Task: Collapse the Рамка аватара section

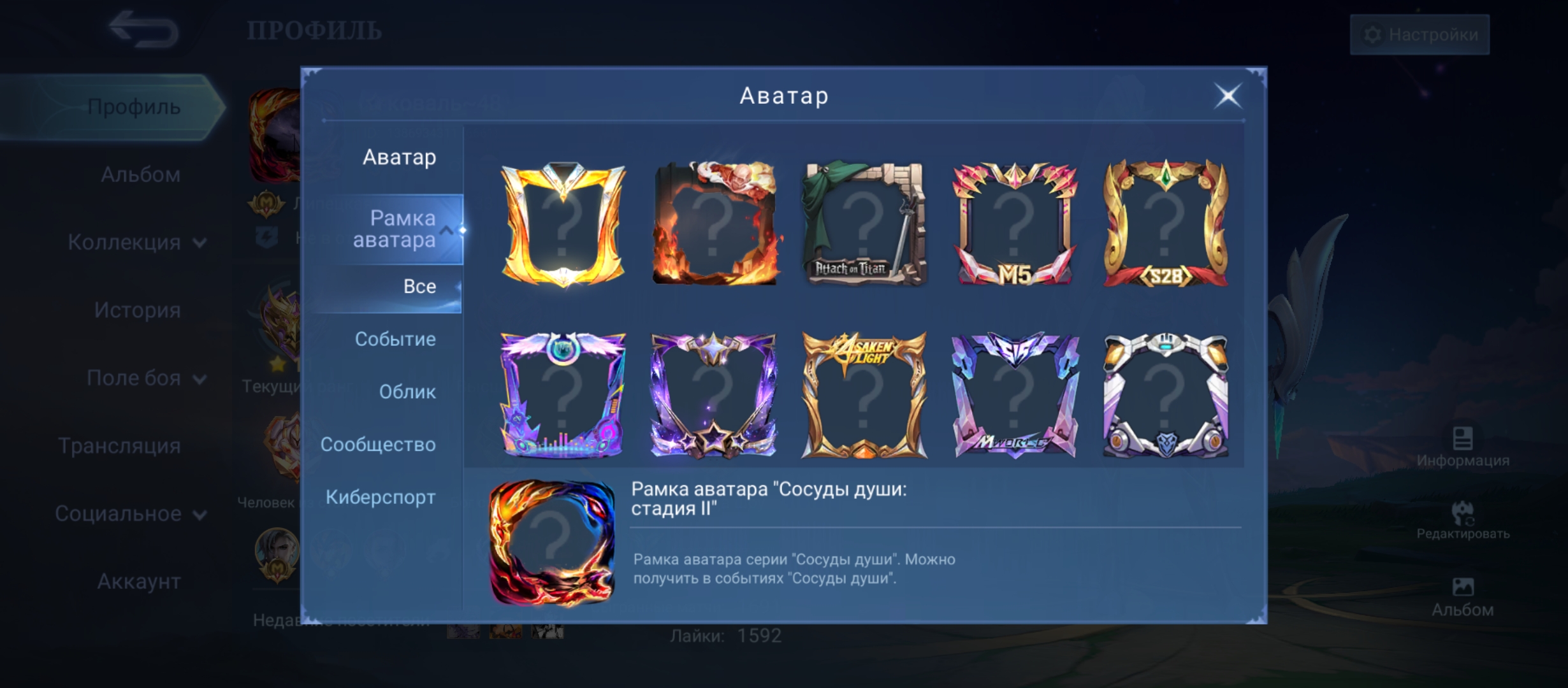Action: coord(447,230)
